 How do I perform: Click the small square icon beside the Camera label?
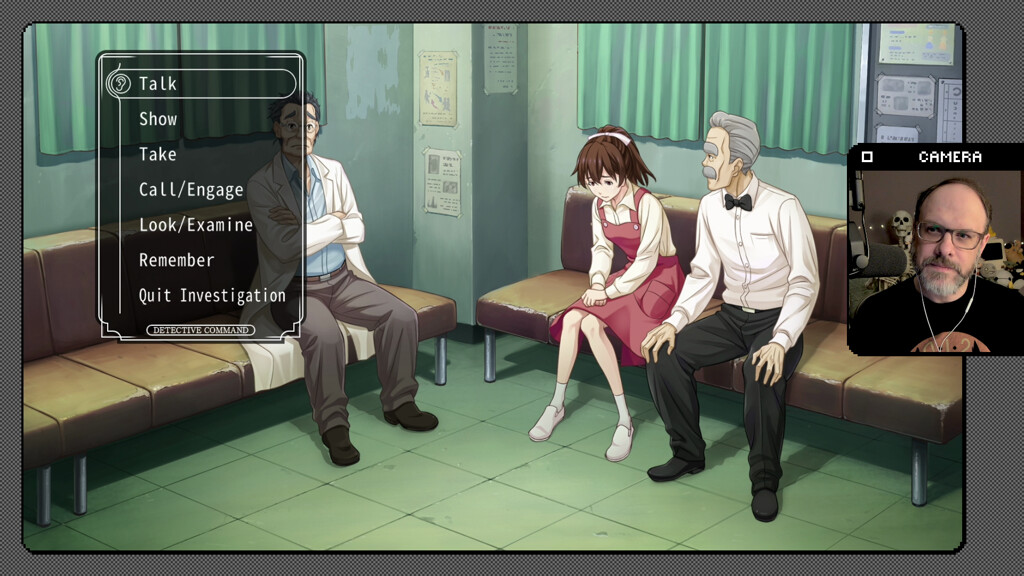[867, 157]
